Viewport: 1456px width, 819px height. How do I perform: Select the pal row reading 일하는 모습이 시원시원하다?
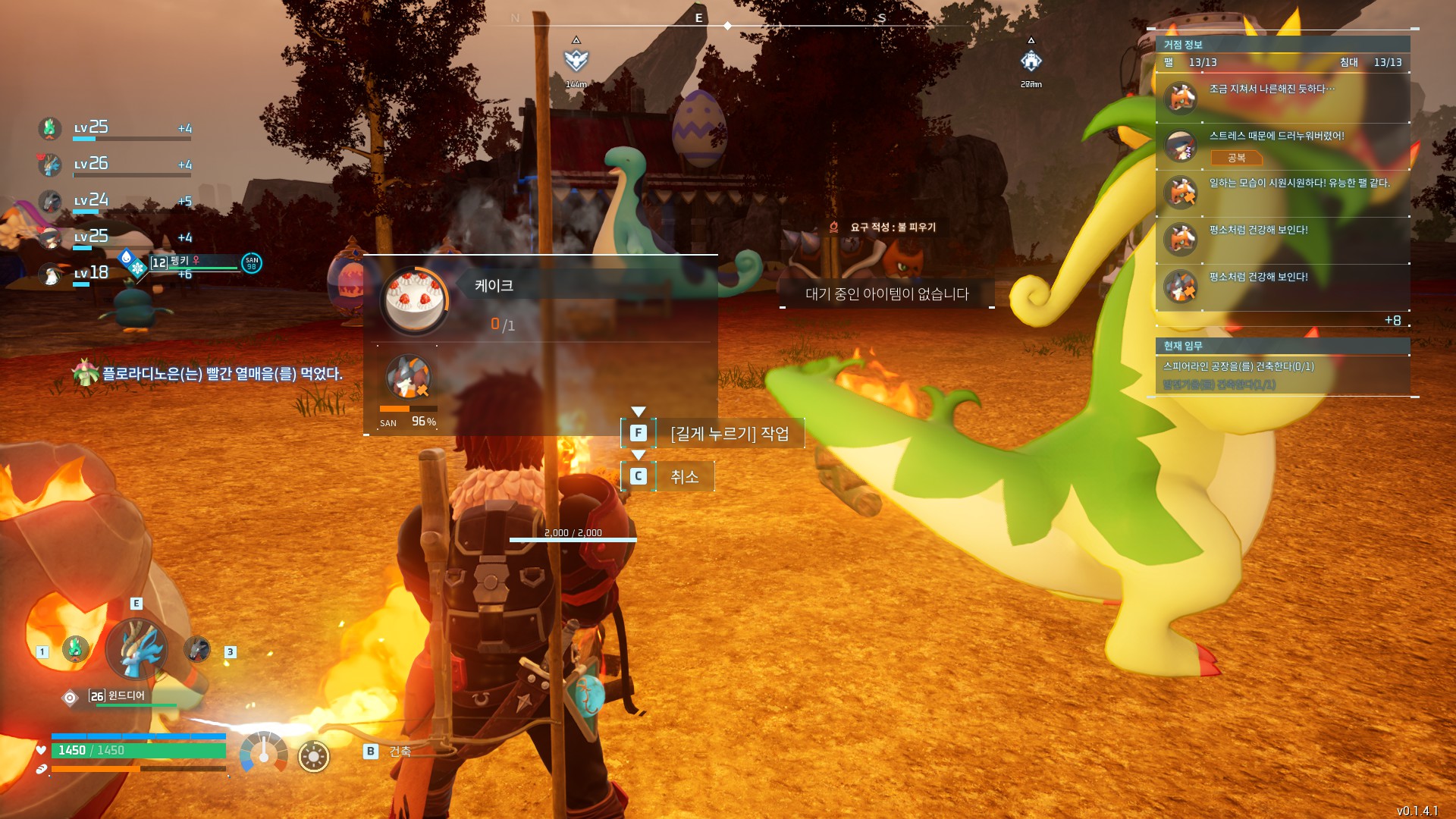click(x=1282, y=192)
